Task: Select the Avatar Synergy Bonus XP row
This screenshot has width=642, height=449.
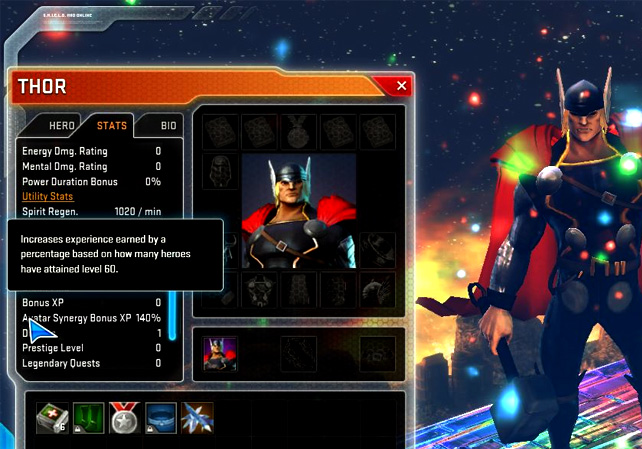Action: click(91, 318)
